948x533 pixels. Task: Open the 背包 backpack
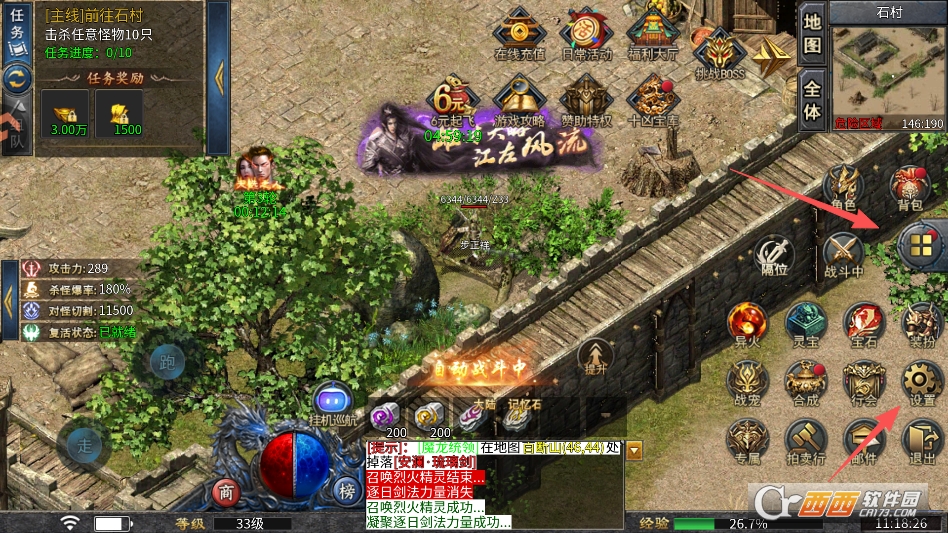tap(908, 186)
